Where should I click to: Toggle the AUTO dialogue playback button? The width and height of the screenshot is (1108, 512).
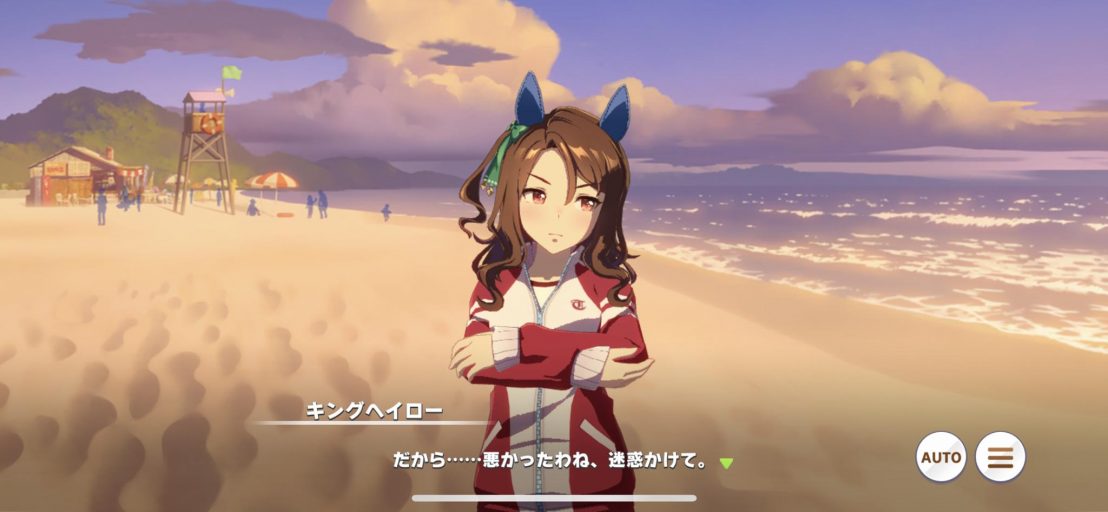pyautogui.click(x=941, y=457)
